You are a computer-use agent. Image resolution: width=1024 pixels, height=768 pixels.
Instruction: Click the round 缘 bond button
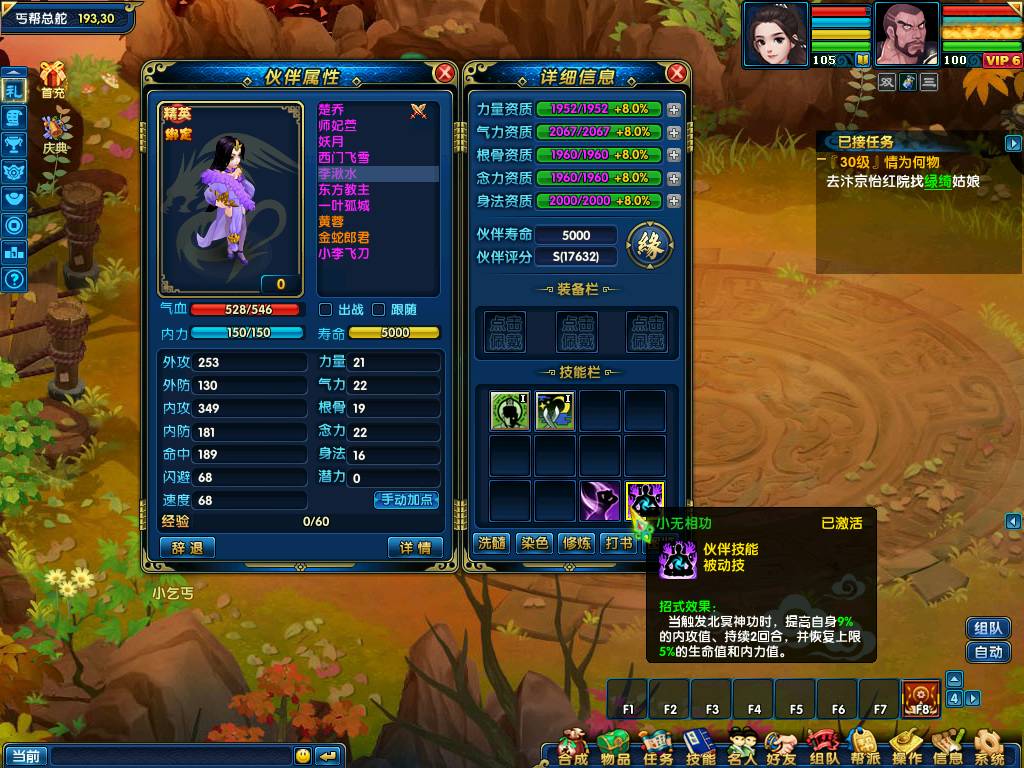[650, 243]
